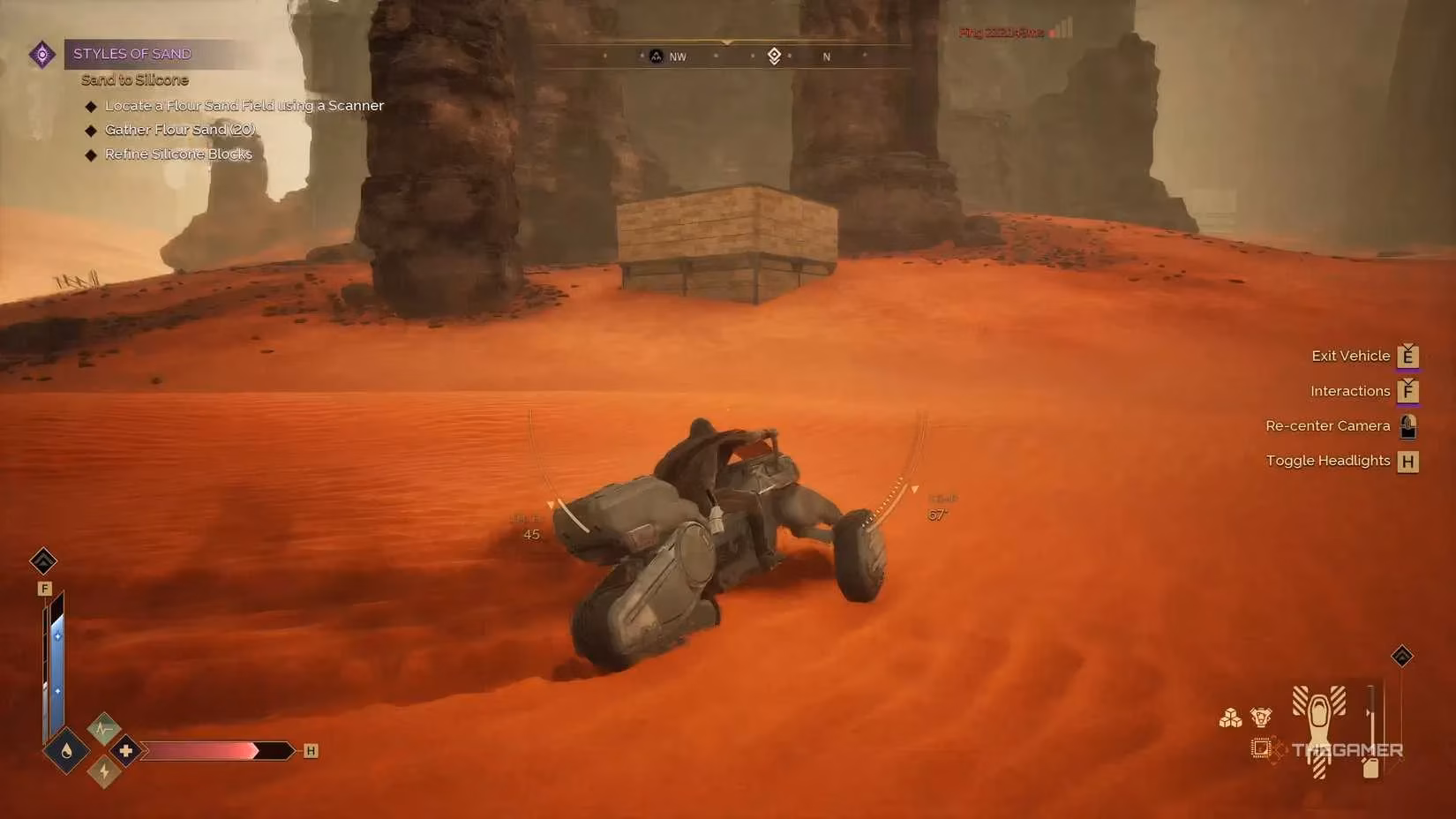This screenshot has height=819, width=1456.
Task: Click the CPU chip module icon
Action: [1262, 748]
